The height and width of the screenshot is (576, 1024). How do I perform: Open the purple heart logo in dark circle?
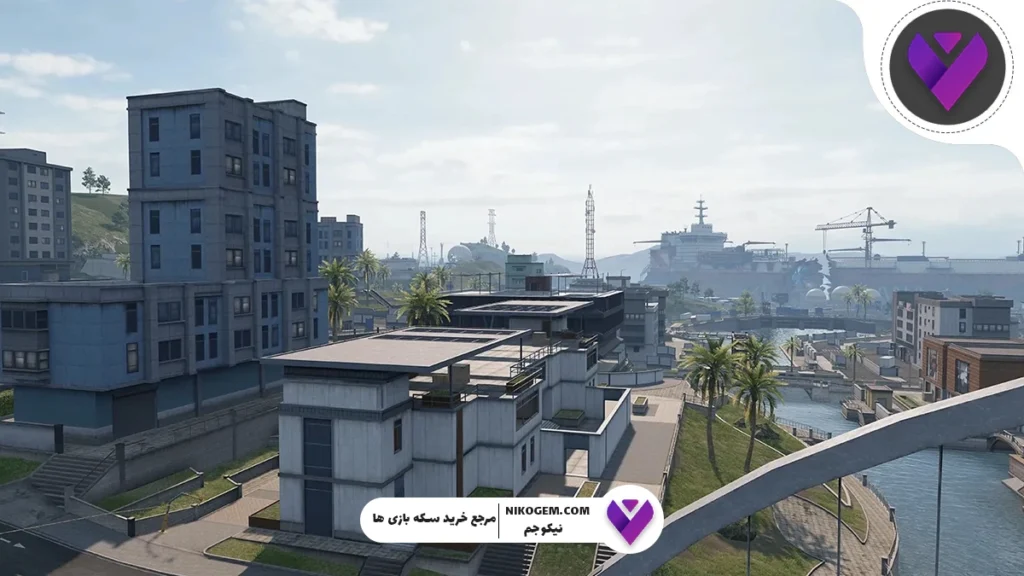947,67
